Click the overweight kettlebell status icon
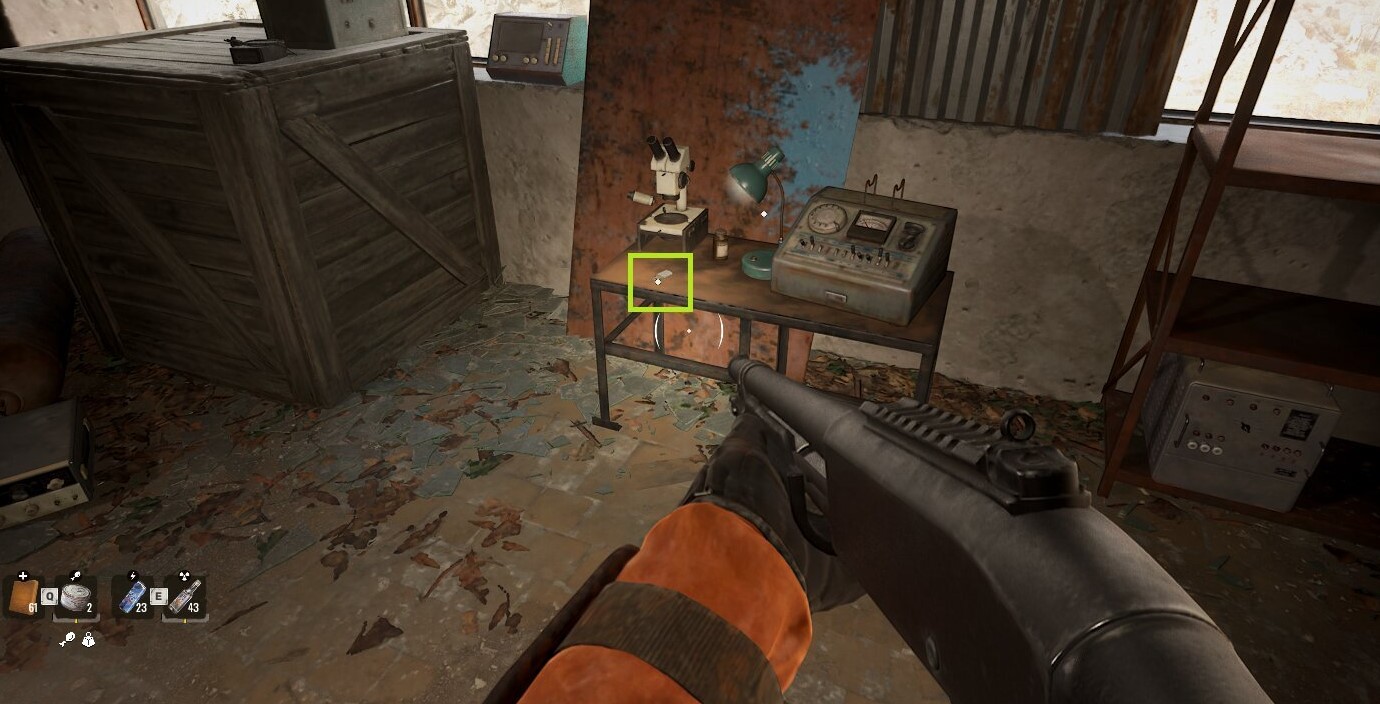This screenshot has height=704, width=1380. click(88, 640)
